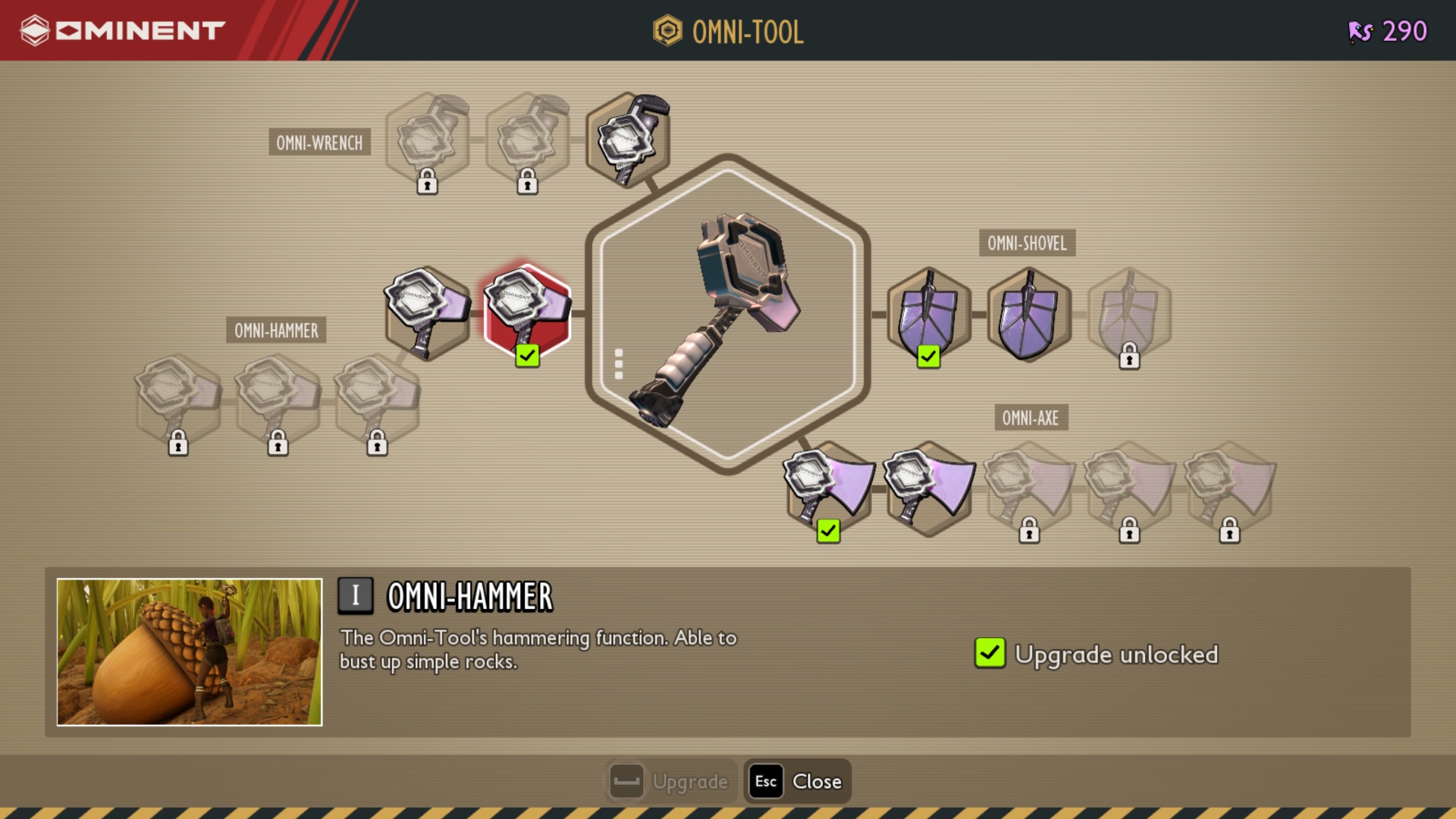Pick the locked Omni-Shovel upgrade node
This screenshot has width=1456, height=819.
pyautogui.click(x=1128, y=314)
